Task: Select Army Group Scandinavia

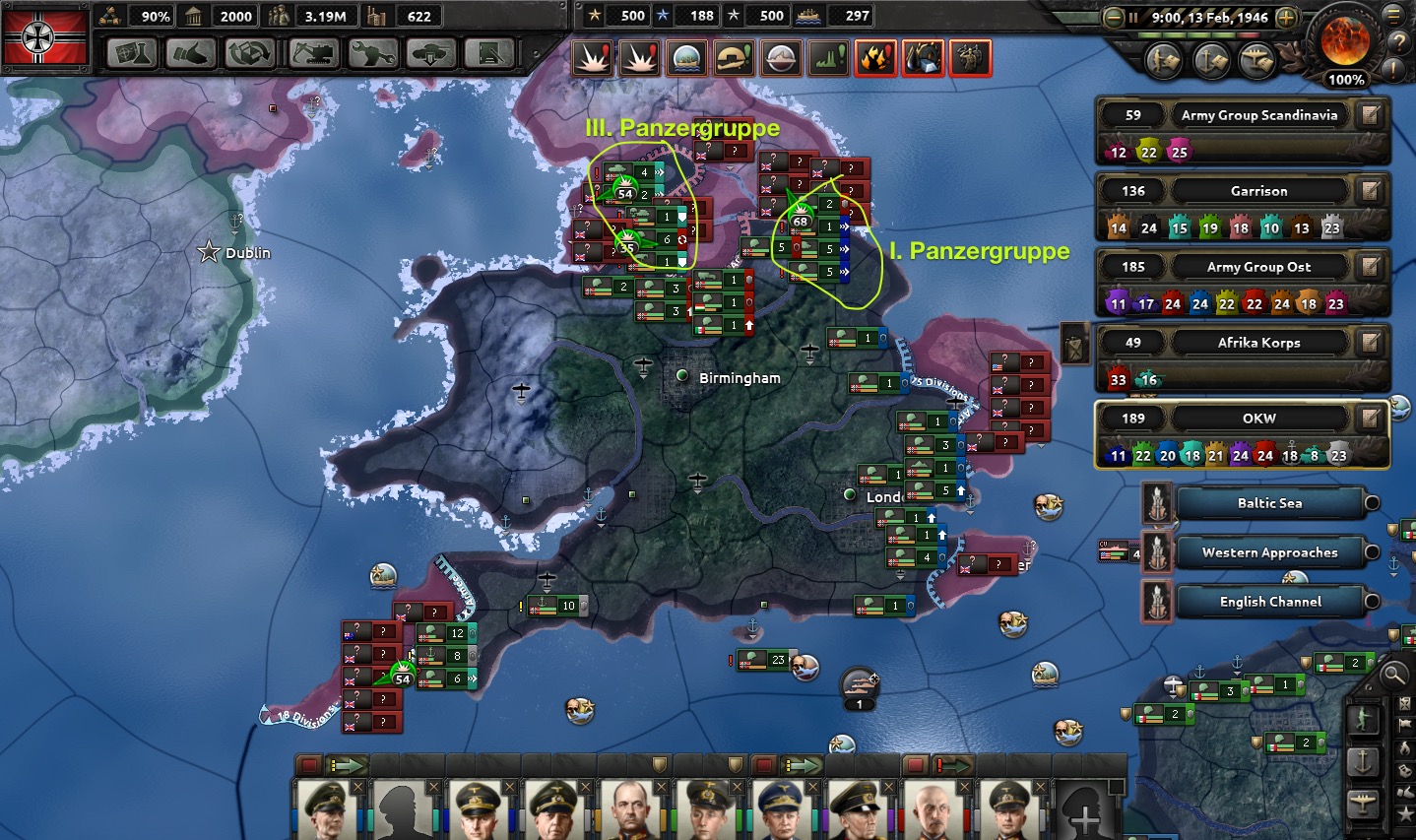Action: pos(1258,115)
